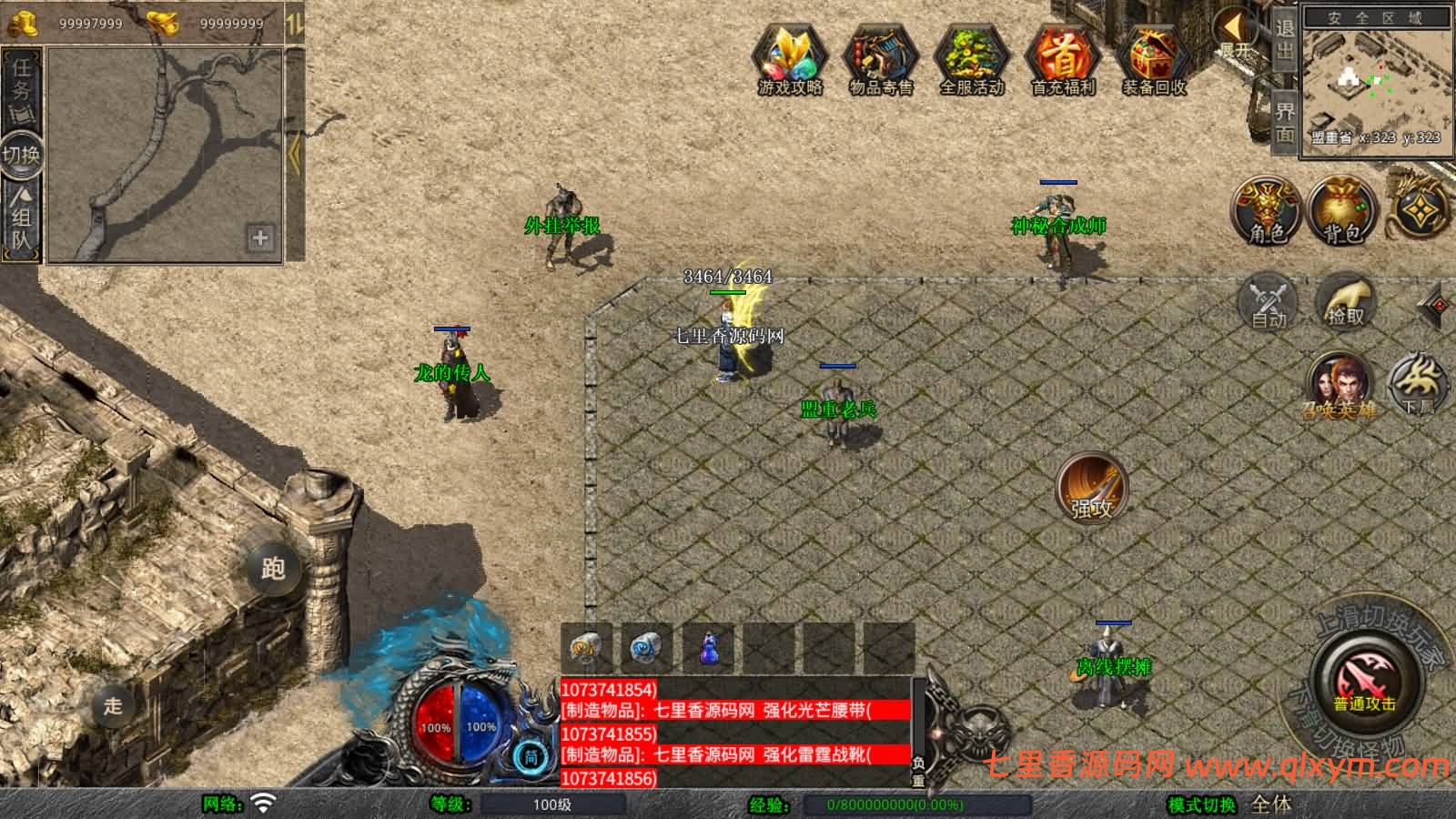Show the 全服活动 server events
This screenshot has height=819, width=1456.
pos(971,56)
